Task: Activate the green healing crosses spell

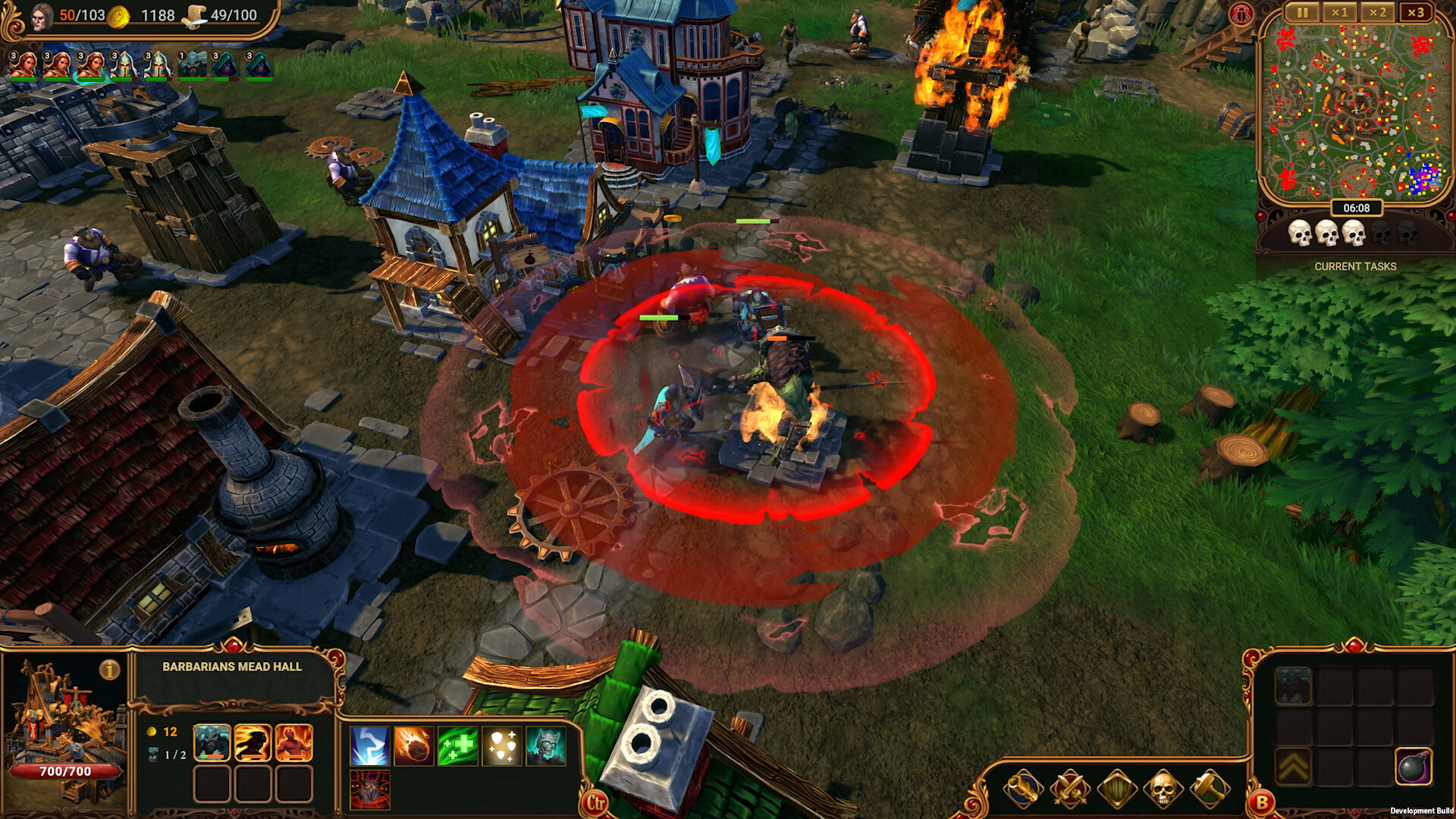Action: pyautogui.click(x=457, y=745)
